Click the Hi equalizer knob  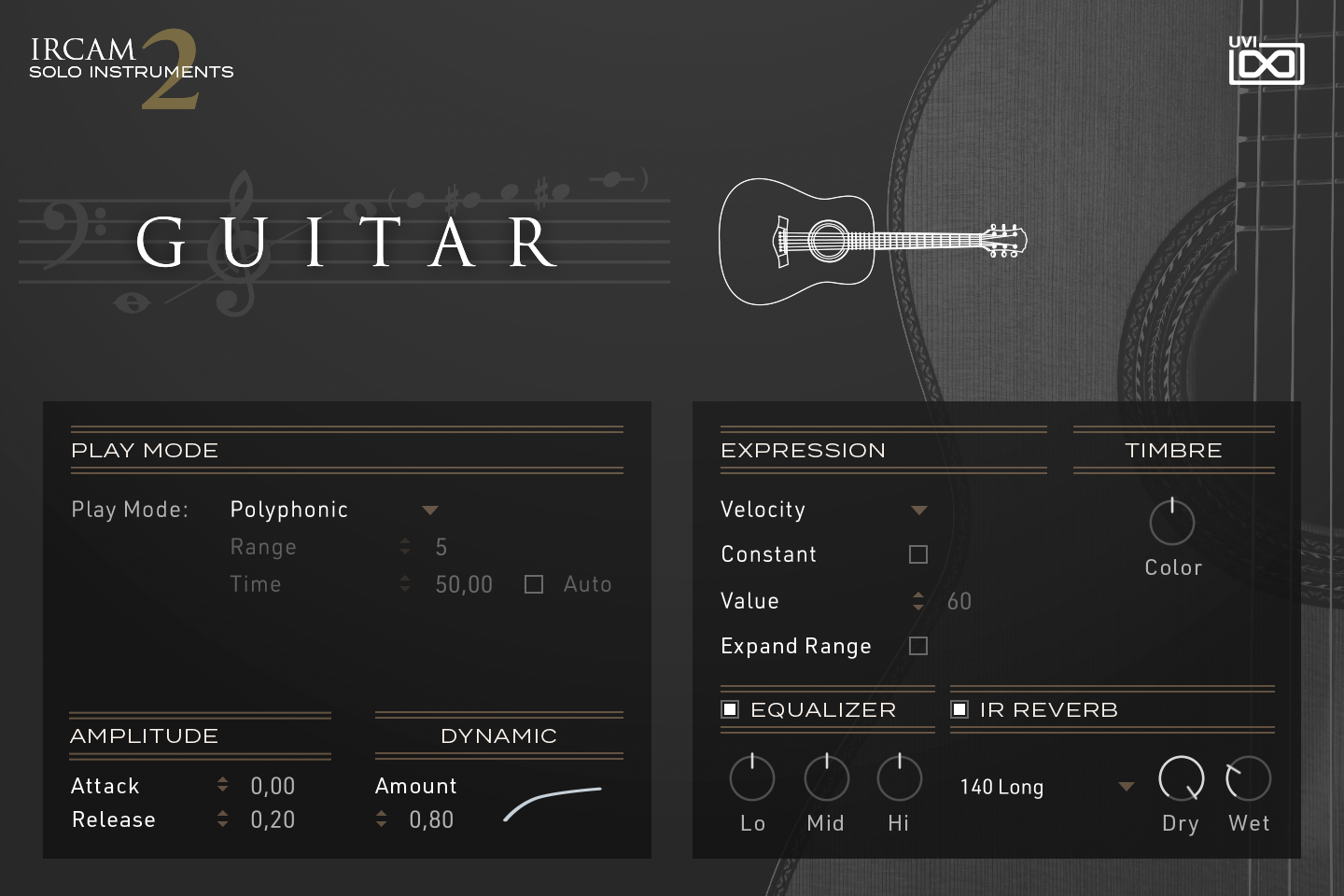(898, 777)
